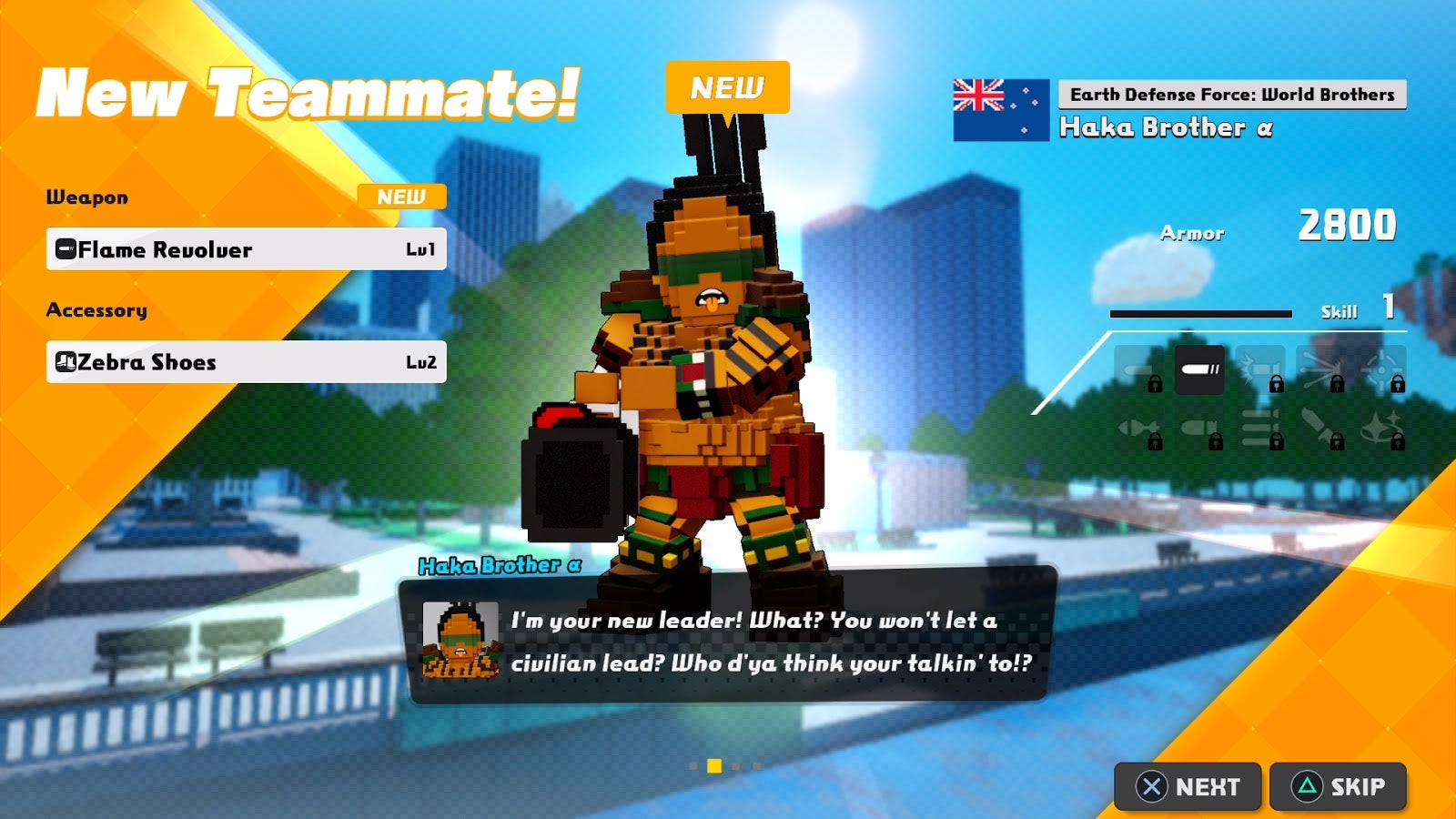The width and height of the screenshot is (1456, 819).
Task: Click the locked explosion burst weapon icon
Action: point(1323,367)
